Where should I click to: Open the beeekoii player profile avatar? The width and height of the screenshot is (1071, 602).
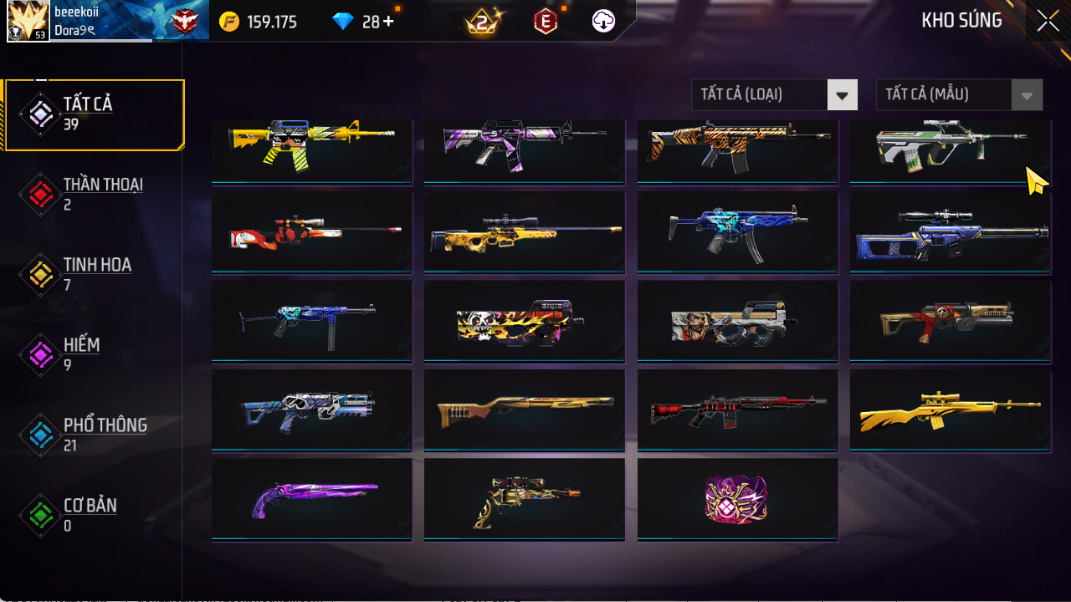tap(28, 21)
